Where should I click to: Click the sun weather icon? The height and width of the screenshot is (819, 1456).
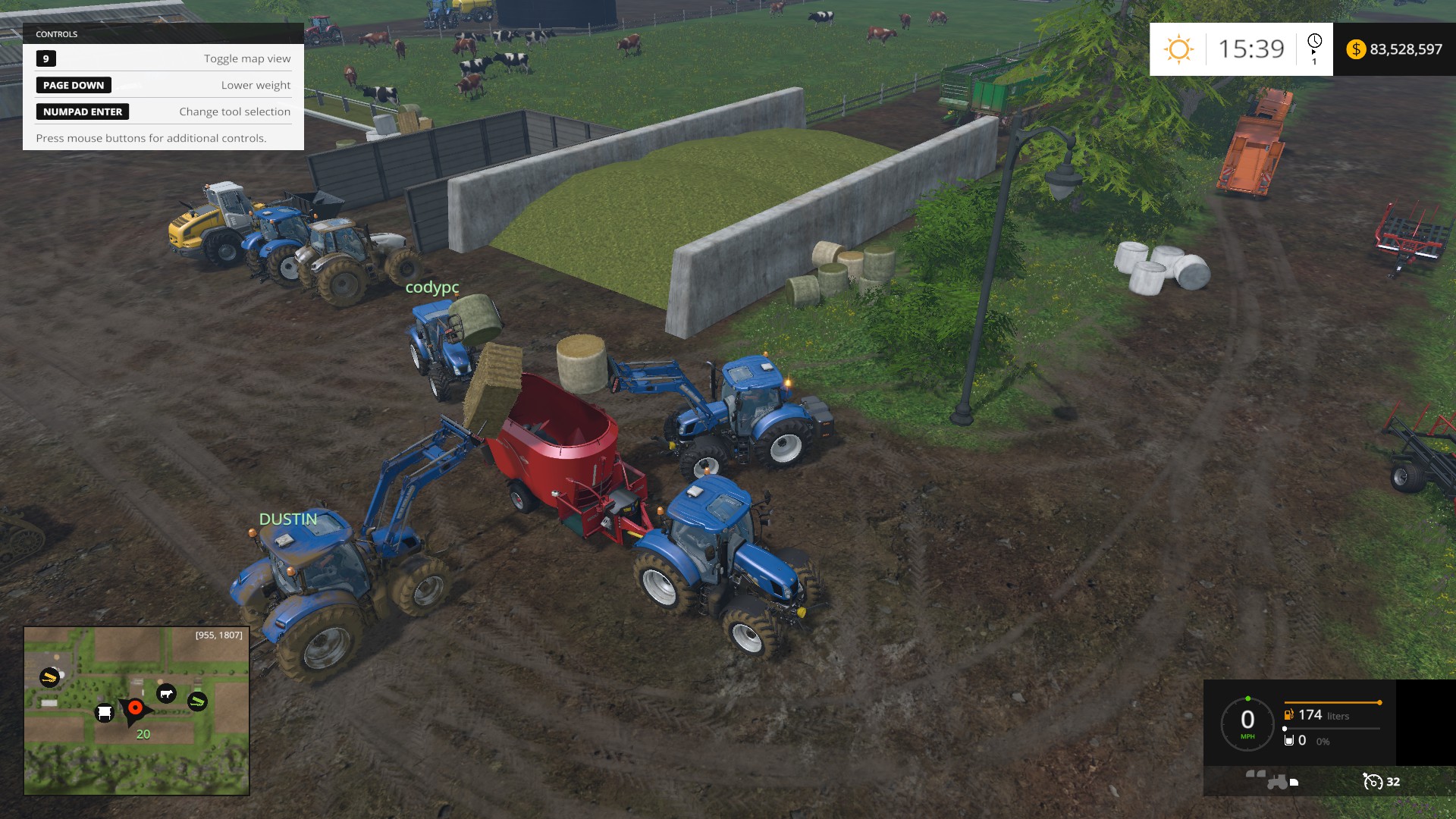(1178, 49)
